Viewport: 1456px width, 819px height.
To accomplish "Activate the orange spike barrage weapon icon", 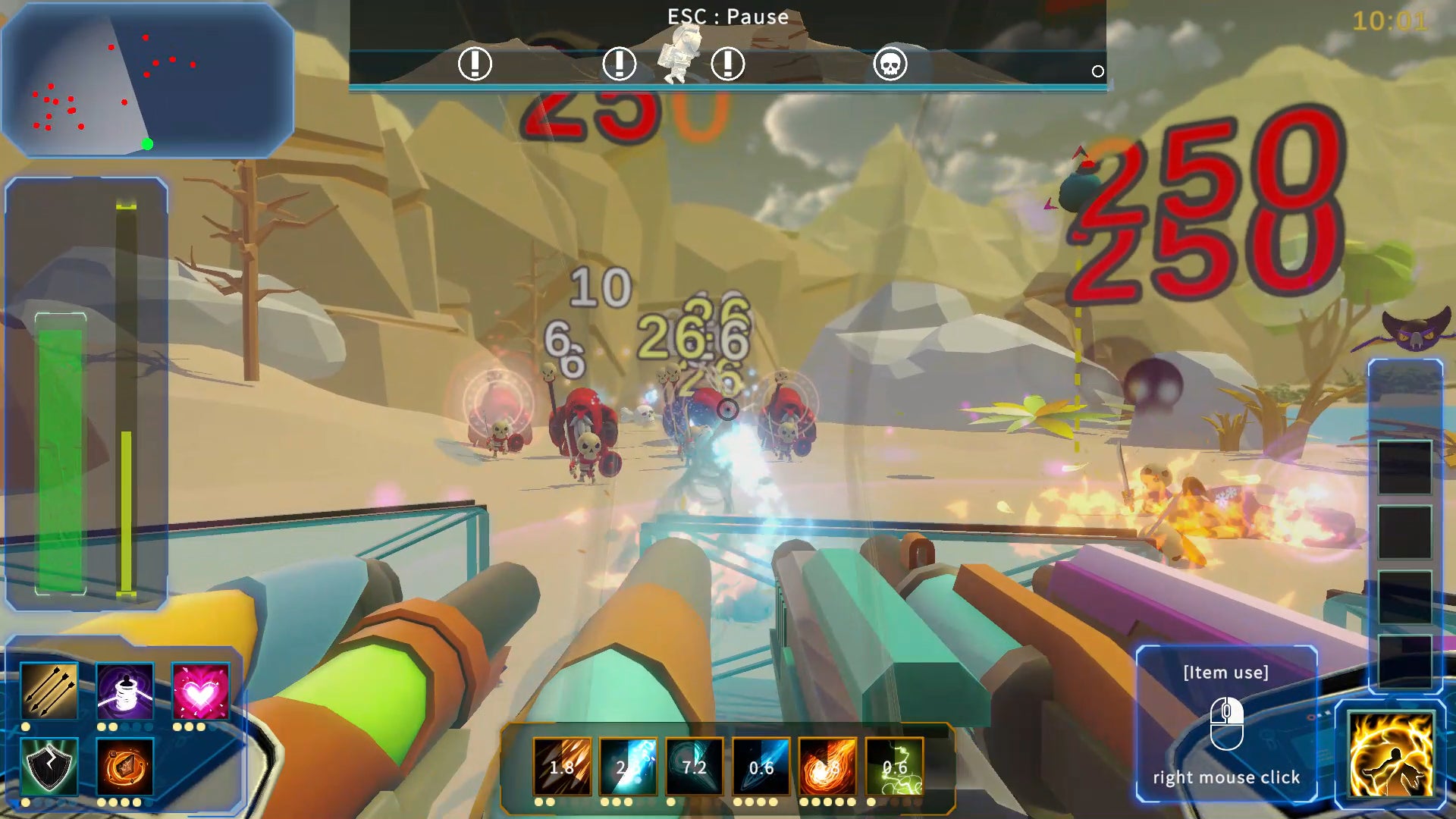I will [562, 766].
